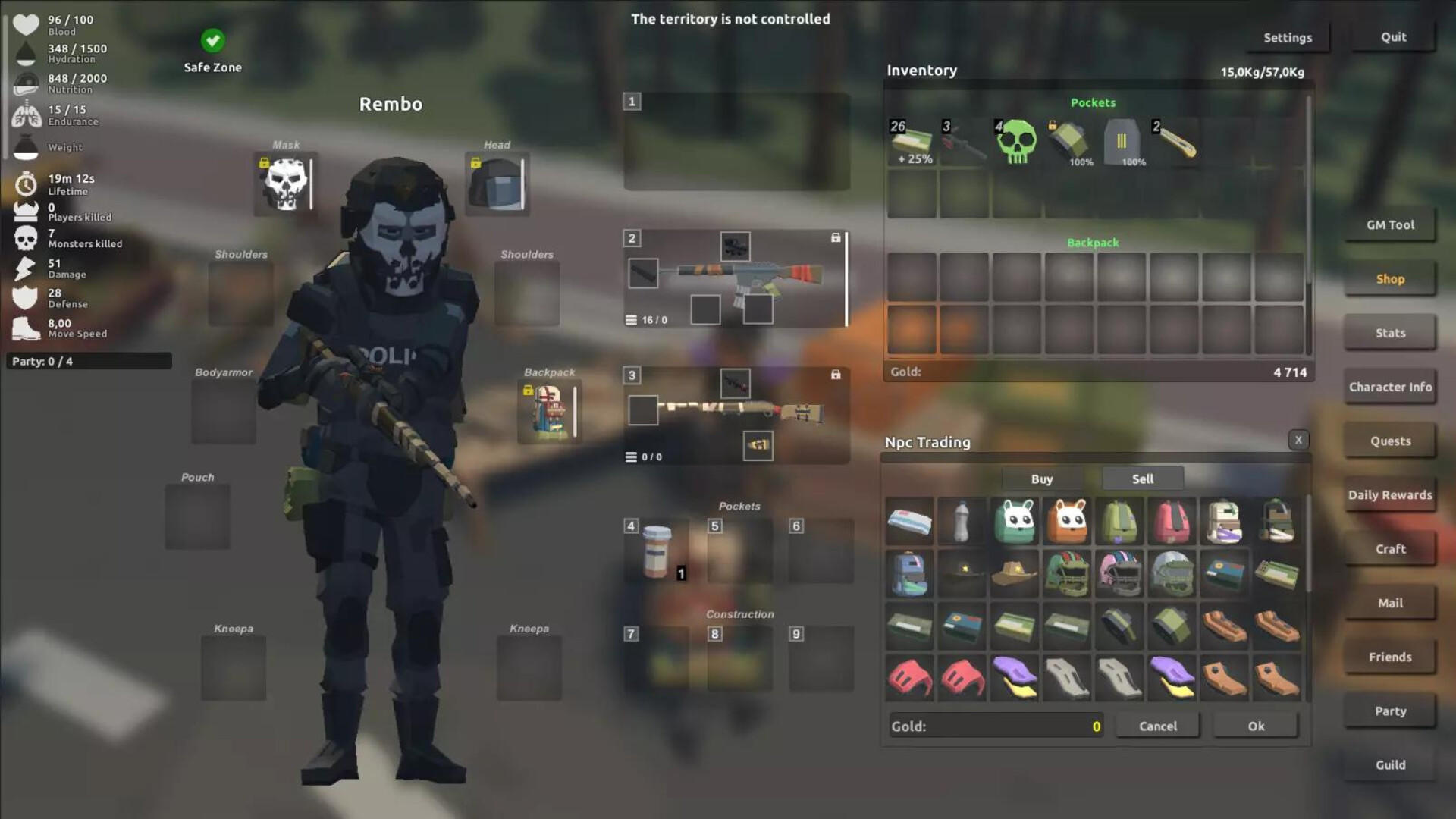Expand the attachment list showing 0/0

(x=631, y=457)
